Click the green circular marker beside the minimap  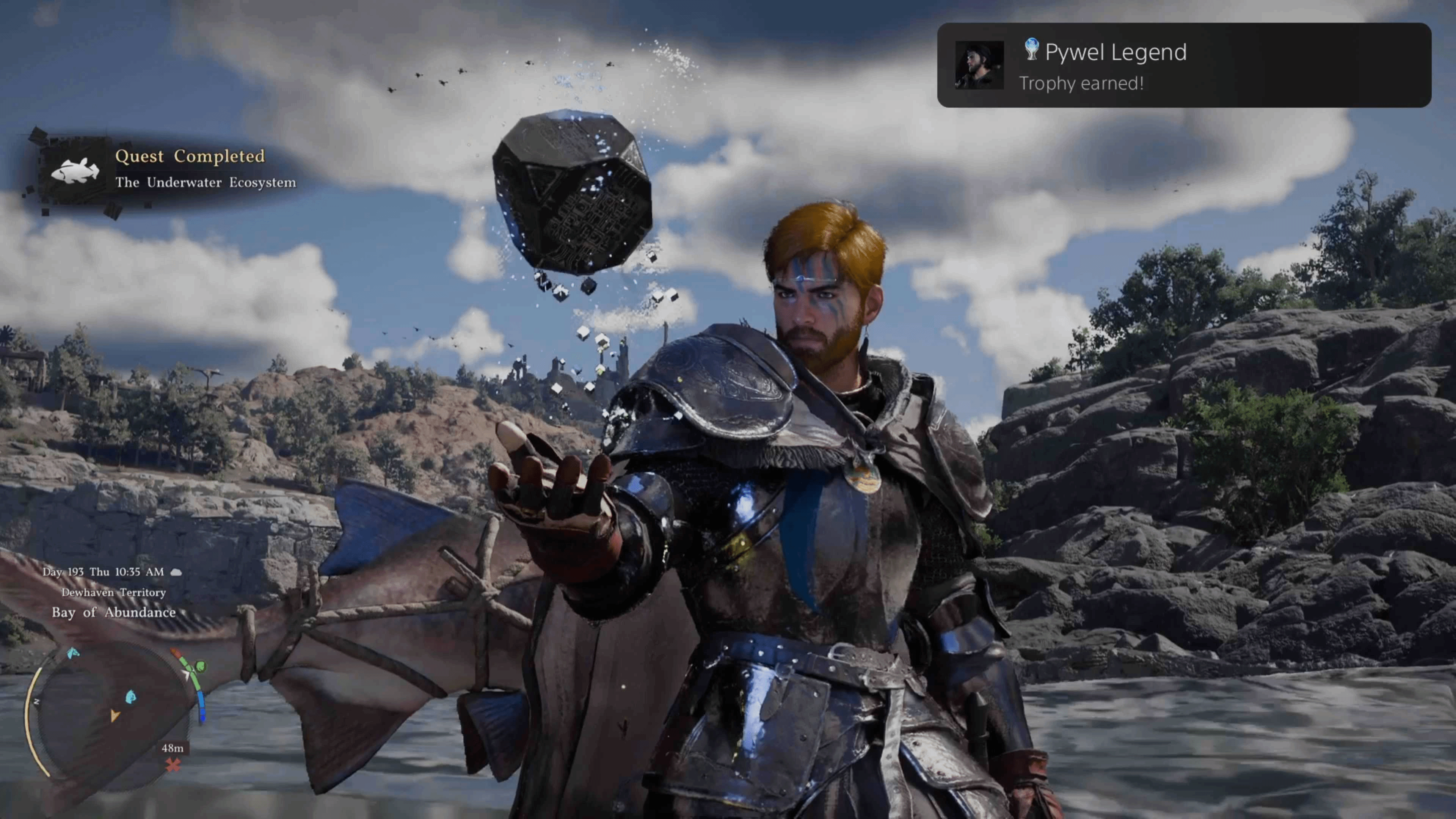[200, 667]
